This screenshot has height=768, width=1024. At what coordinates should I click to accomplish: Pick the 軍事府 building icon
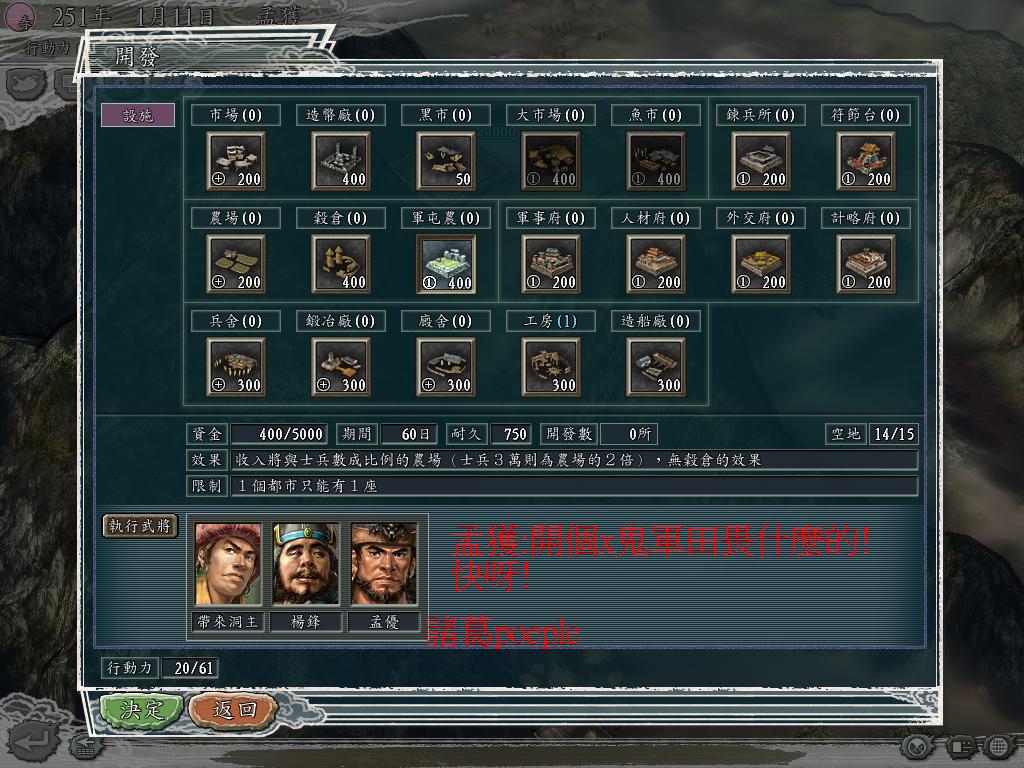pos(551,264)
